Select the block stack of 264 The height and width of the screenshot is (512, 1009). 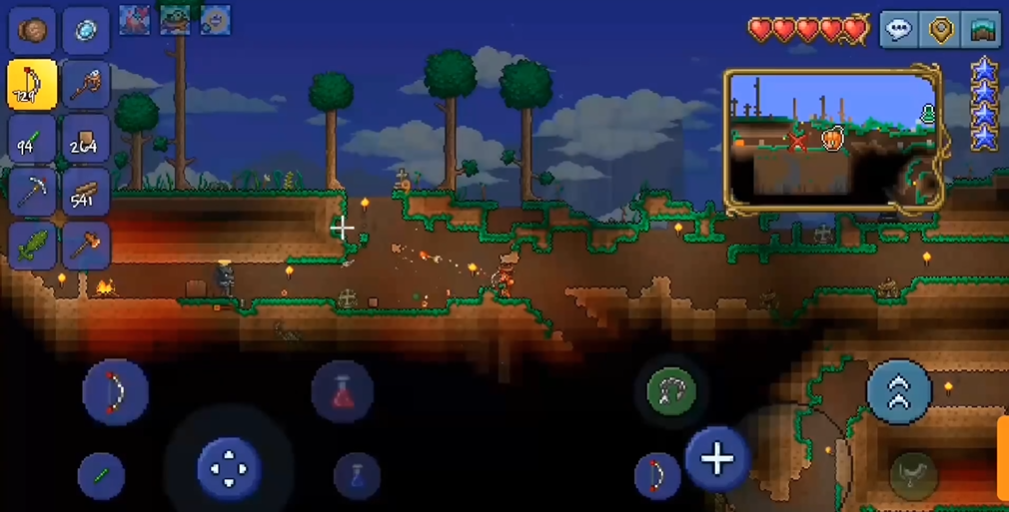86,138
